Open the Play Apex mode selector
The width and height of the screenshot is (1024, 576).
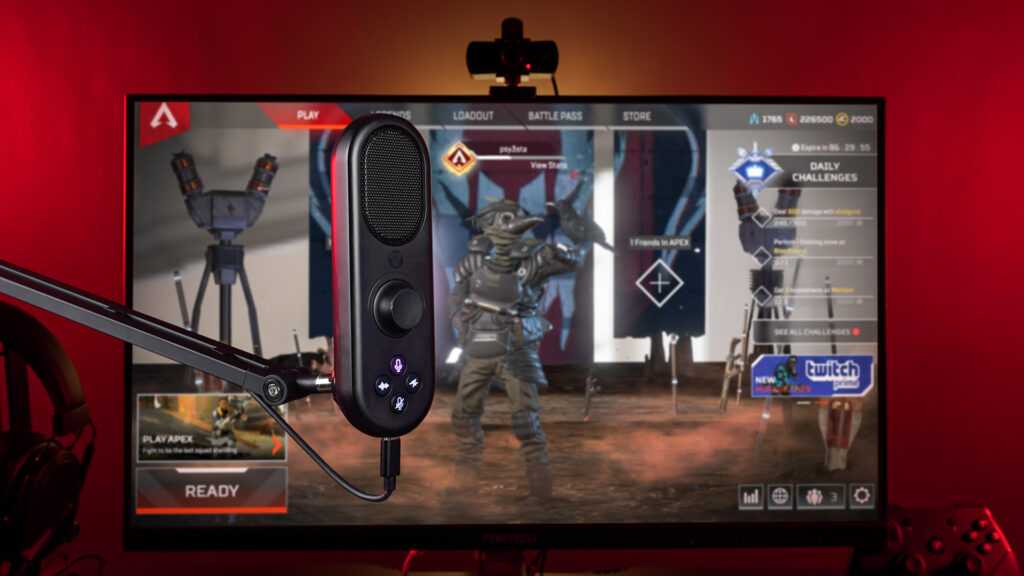pyautogui.click(x=211, y=427)
